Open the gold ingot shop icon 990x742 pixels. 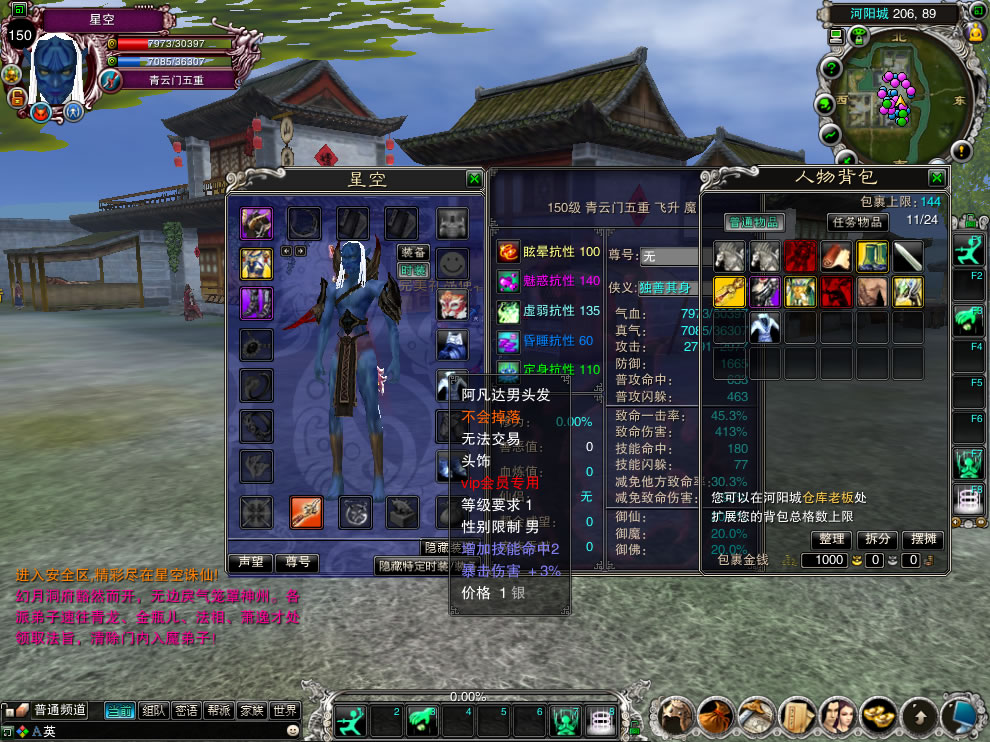point(878,716)
